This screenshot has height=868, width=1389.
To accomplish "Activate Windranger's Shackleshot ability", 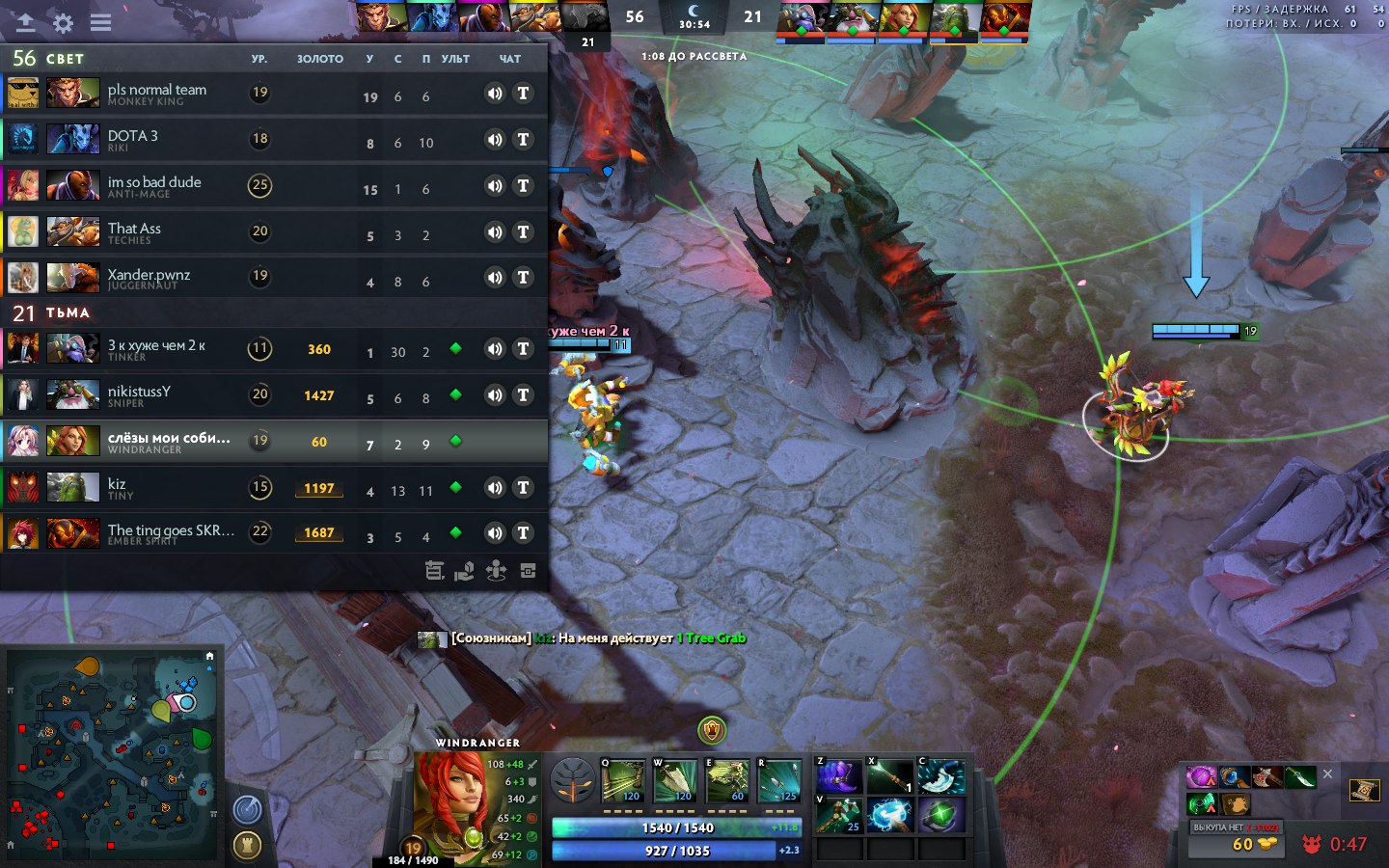I will tap(623, 781).
